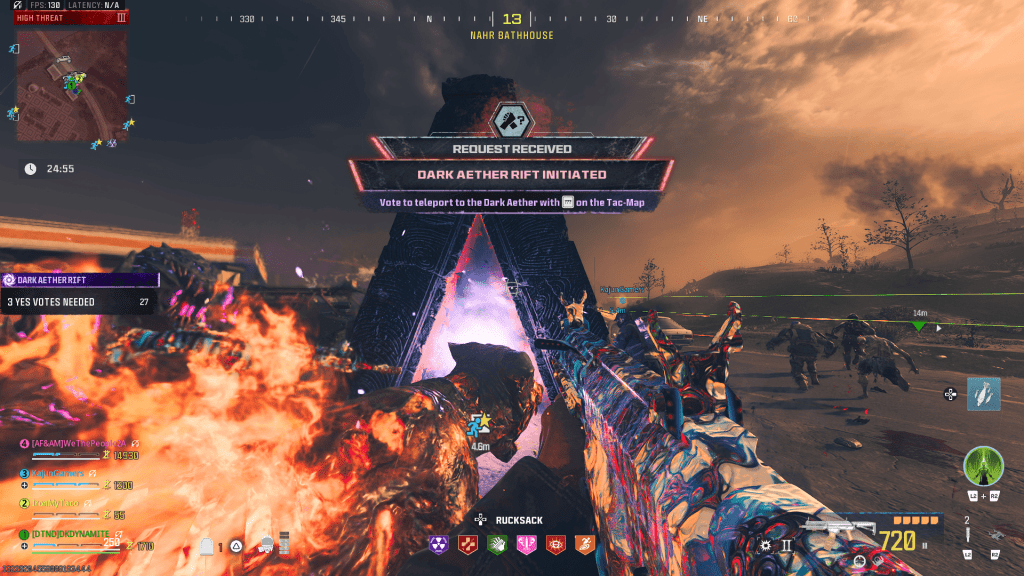The height and width of the screenshot is (576, 1024).
Task: Click the pink perk icon
Action: click(527, 543)
